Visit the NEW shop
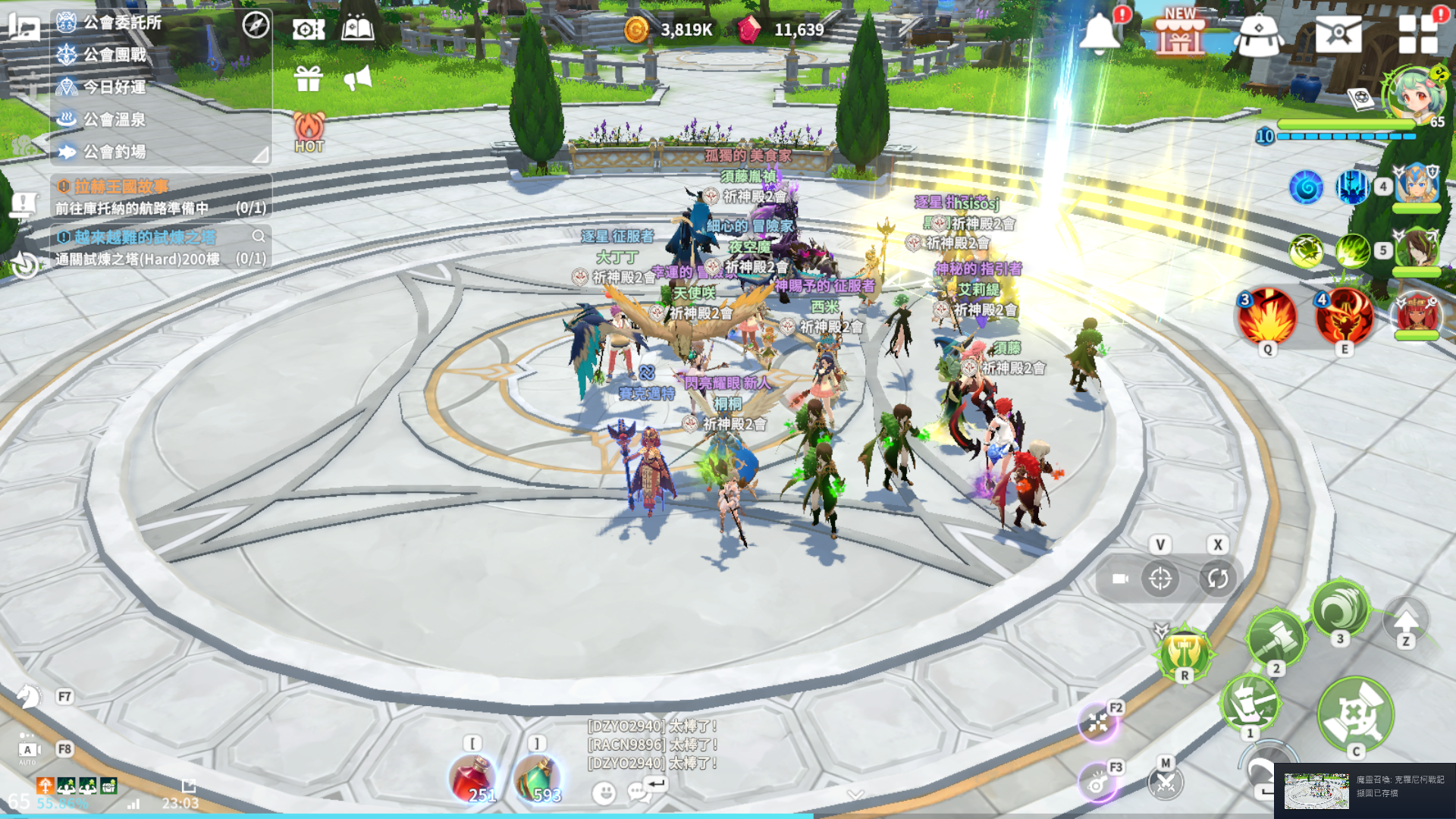Screen dimensions: 1456x819 pos(1179,33)
